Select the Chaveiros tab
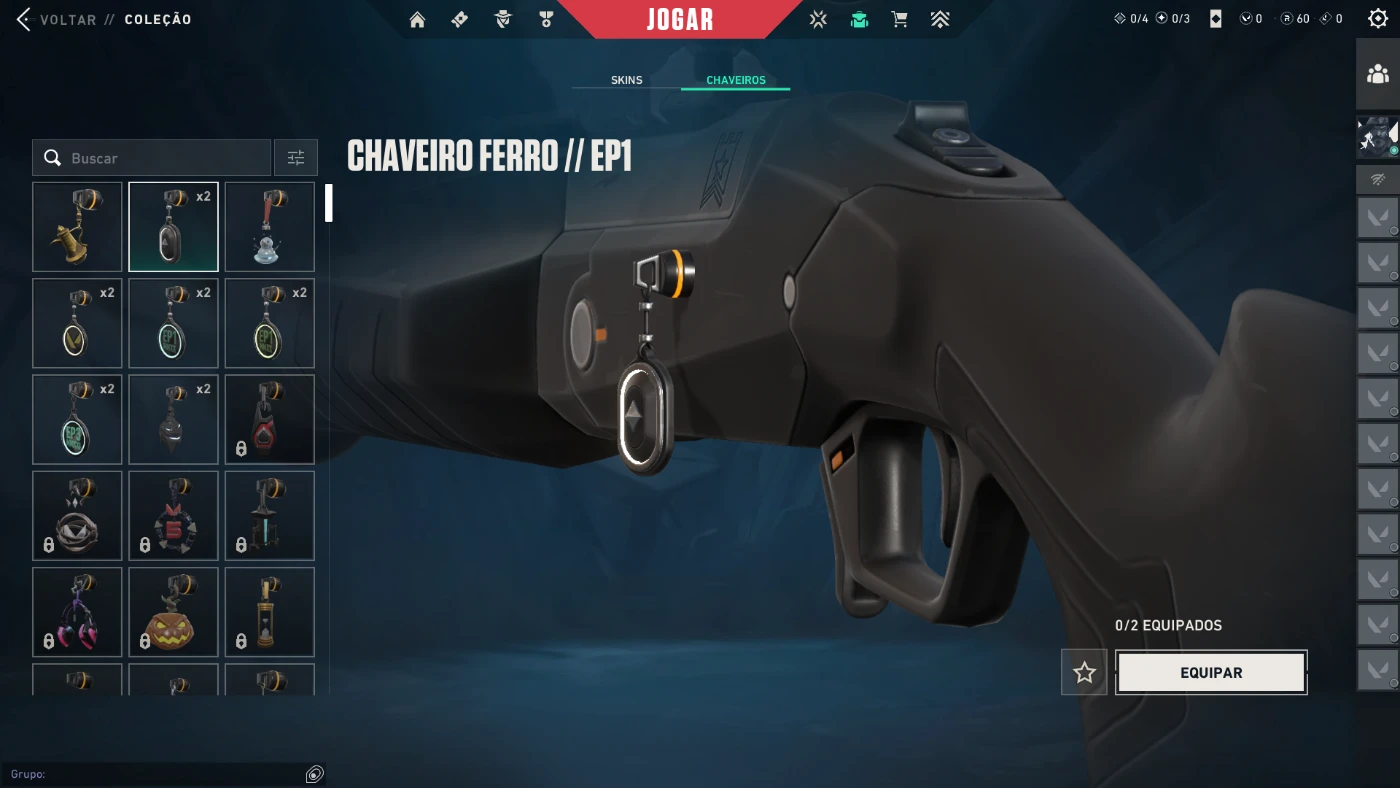Image resolution: width=1400 pixels, height=788 pixels. coord(735,80)
